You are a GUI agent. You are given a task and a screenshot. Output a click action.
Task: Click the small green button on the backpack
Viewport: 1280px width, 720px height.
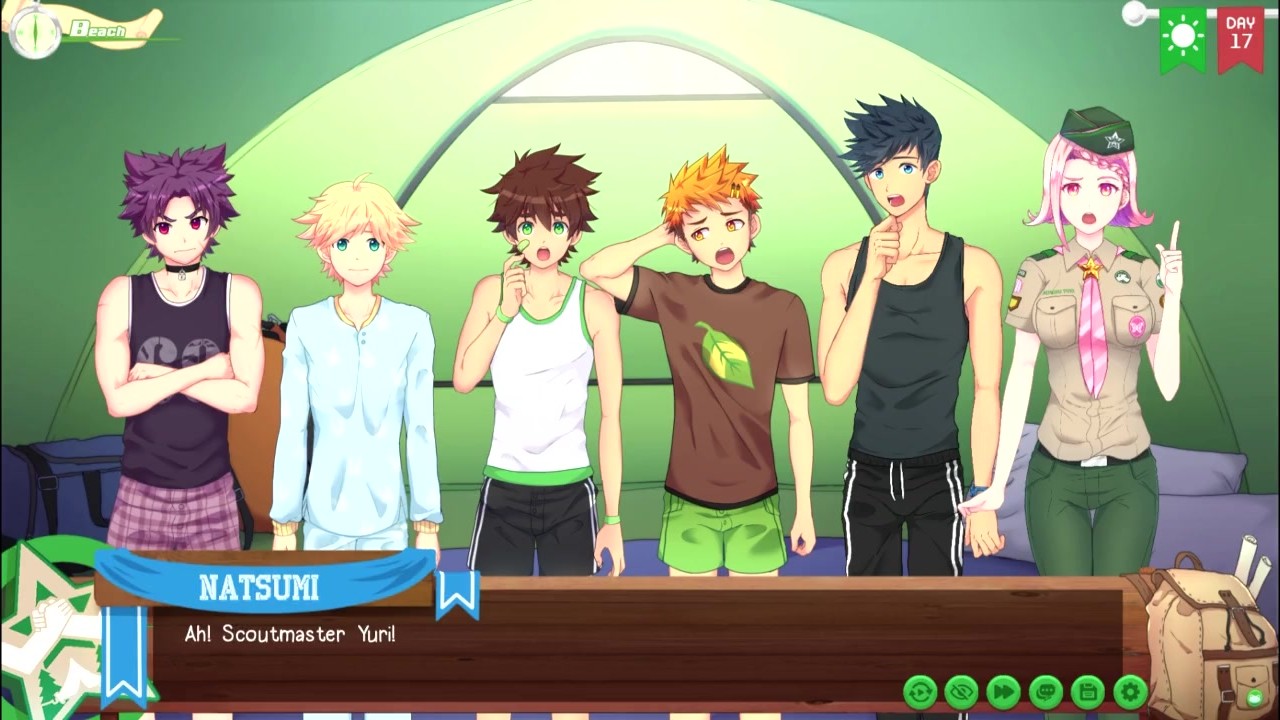1254,697
